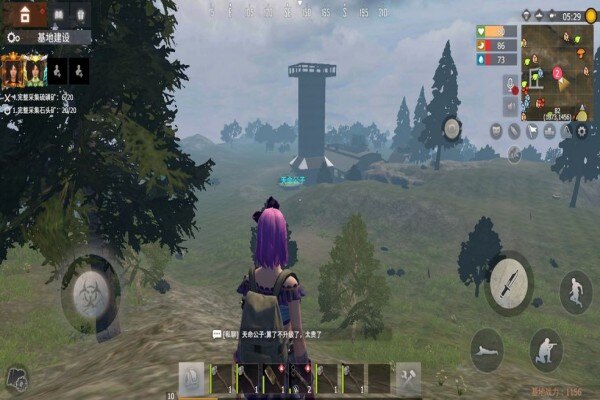Open the home base menu icon

pyautogui.click(x=24, y=14)
